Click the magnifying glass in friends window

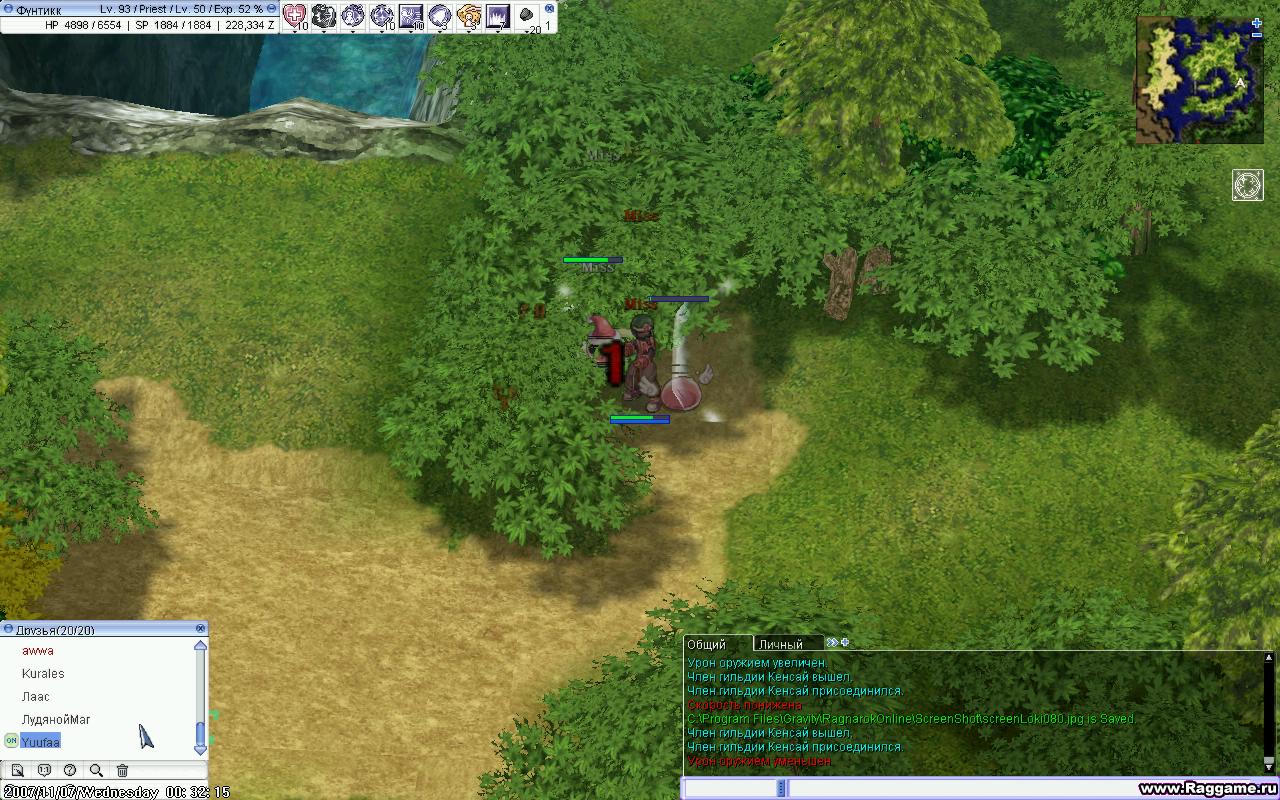(96, 770)
